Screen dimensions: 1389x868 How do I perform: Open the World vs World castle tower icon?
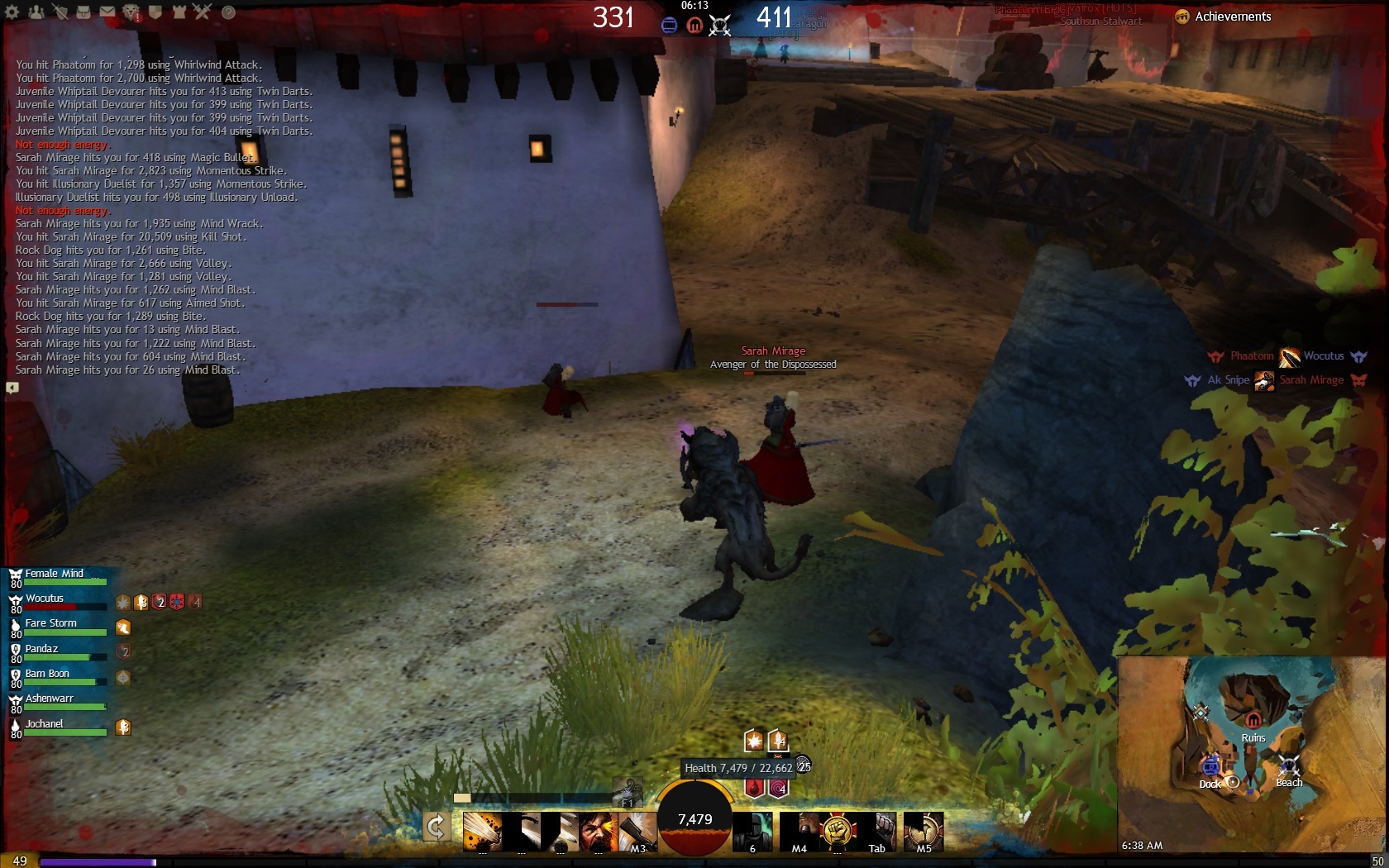pos(179,12)
